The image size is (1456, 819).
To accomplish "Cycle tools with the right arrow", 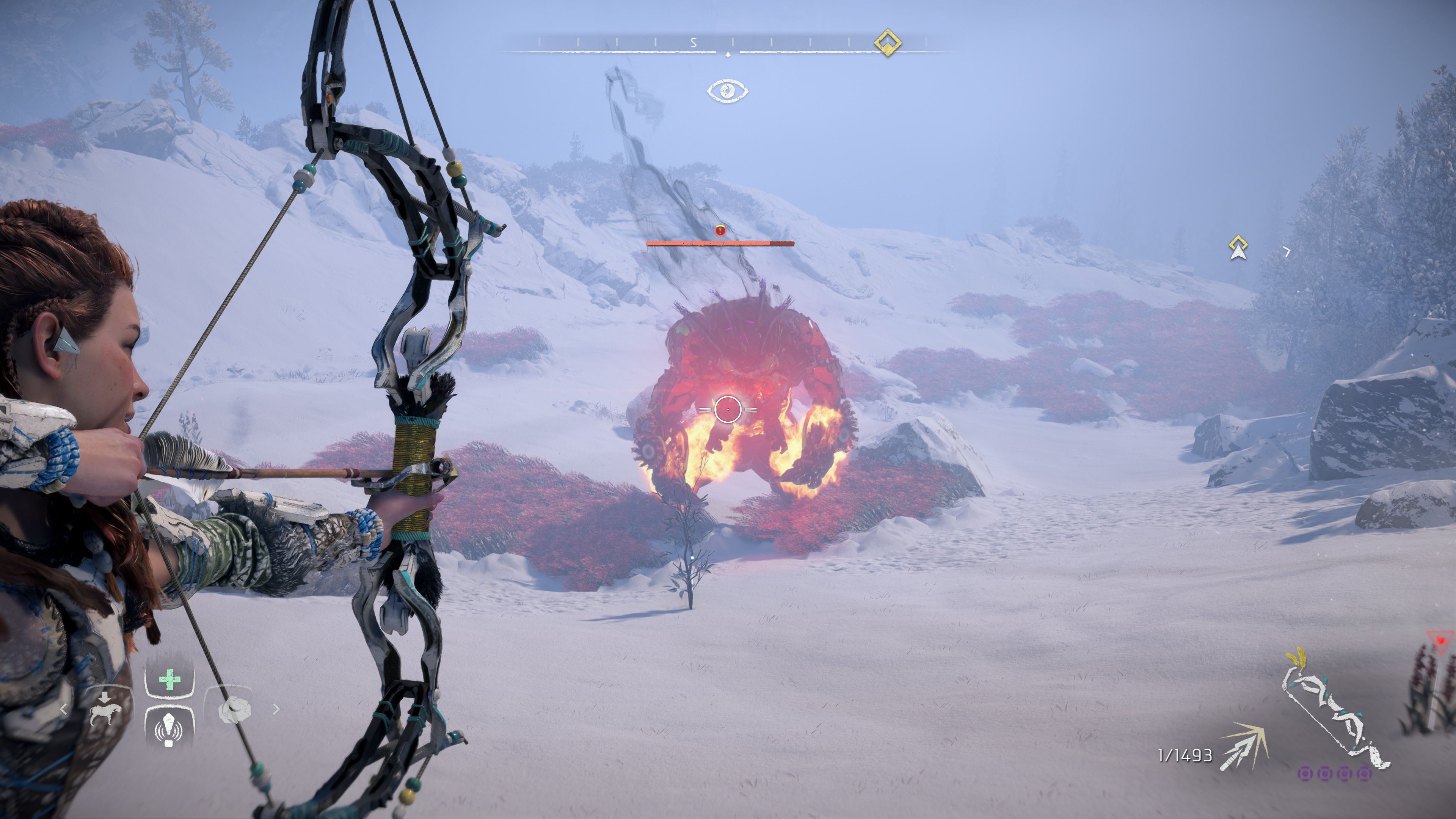I will pos(276,709).
